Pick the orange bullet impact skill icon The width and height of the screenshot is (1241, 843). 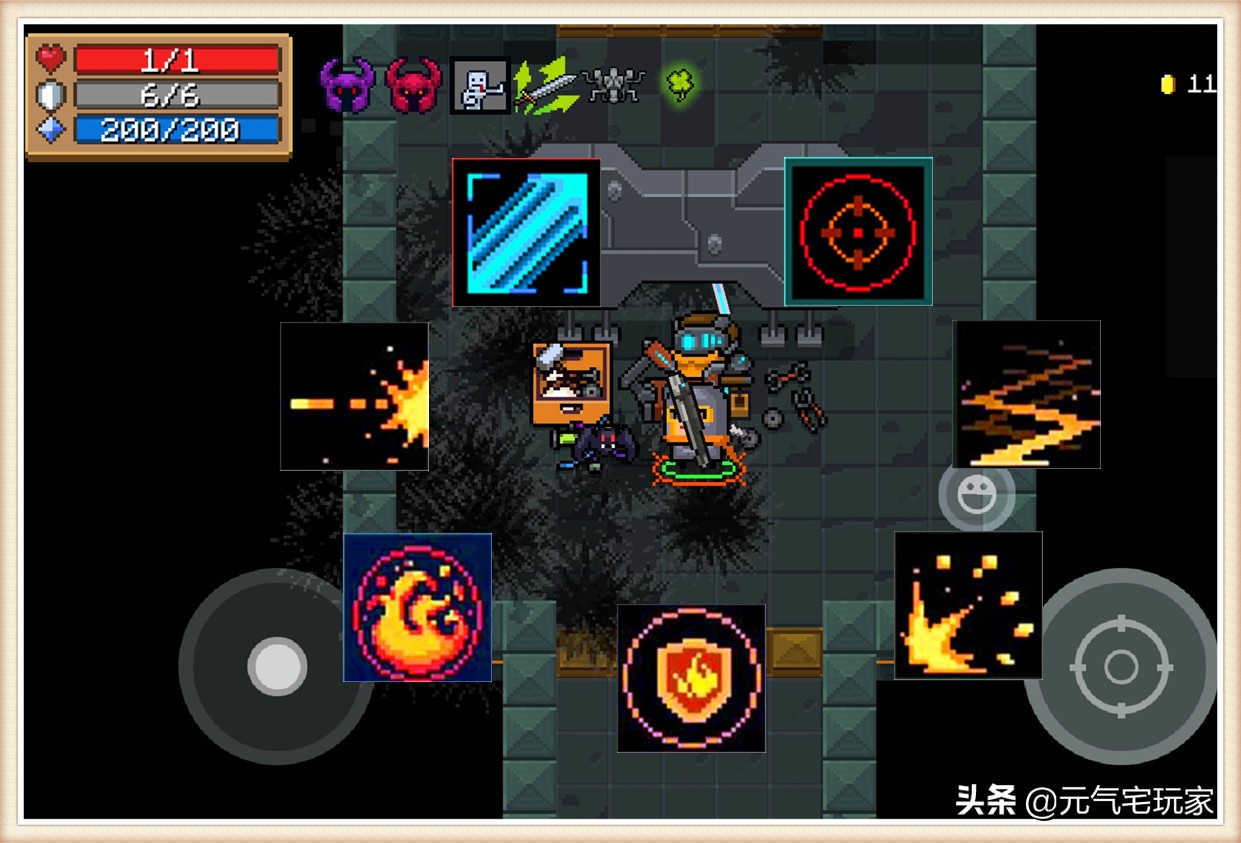(354, 396)
